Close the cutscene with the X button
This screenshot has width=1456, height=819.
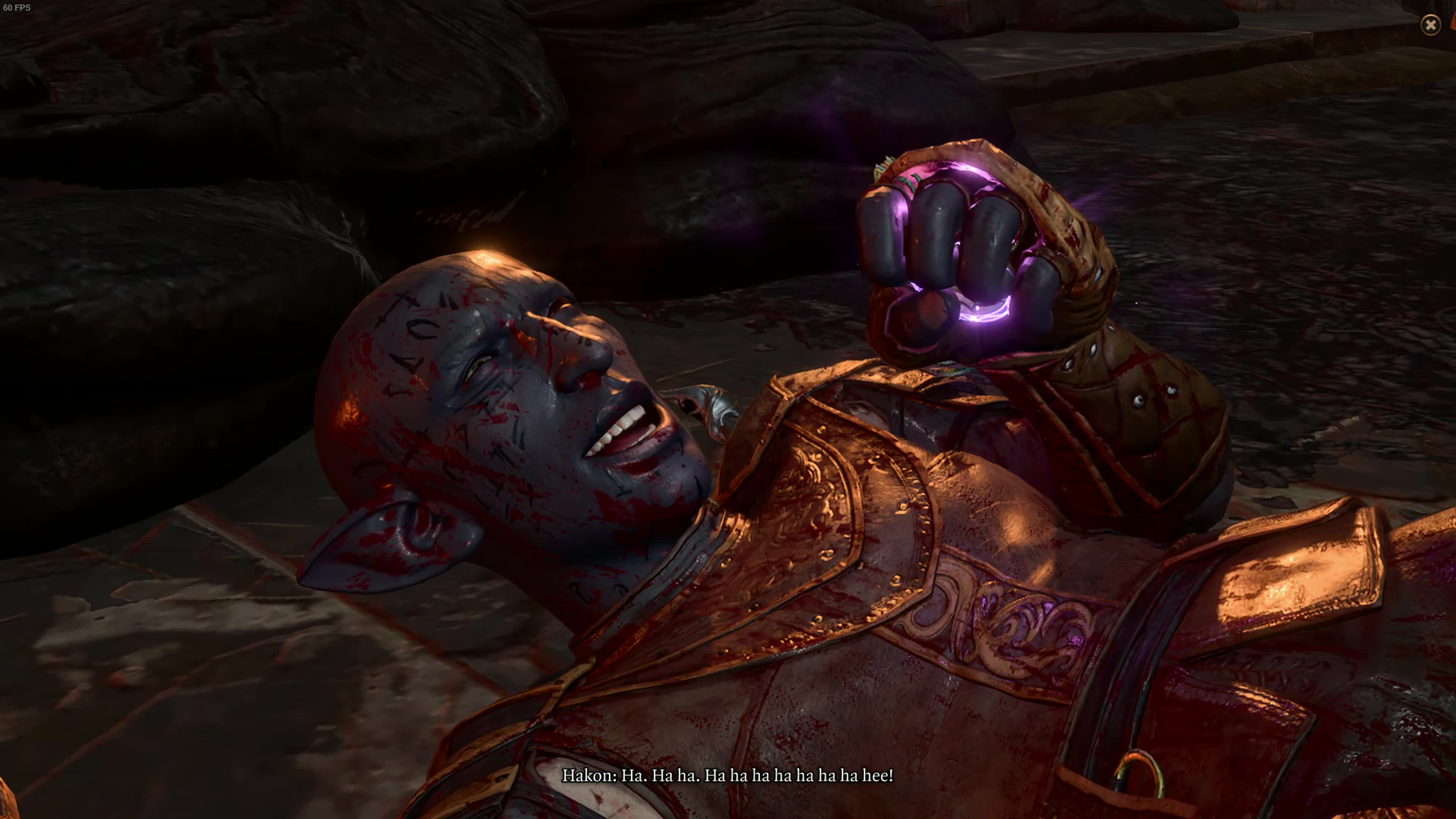point(1430,25)
